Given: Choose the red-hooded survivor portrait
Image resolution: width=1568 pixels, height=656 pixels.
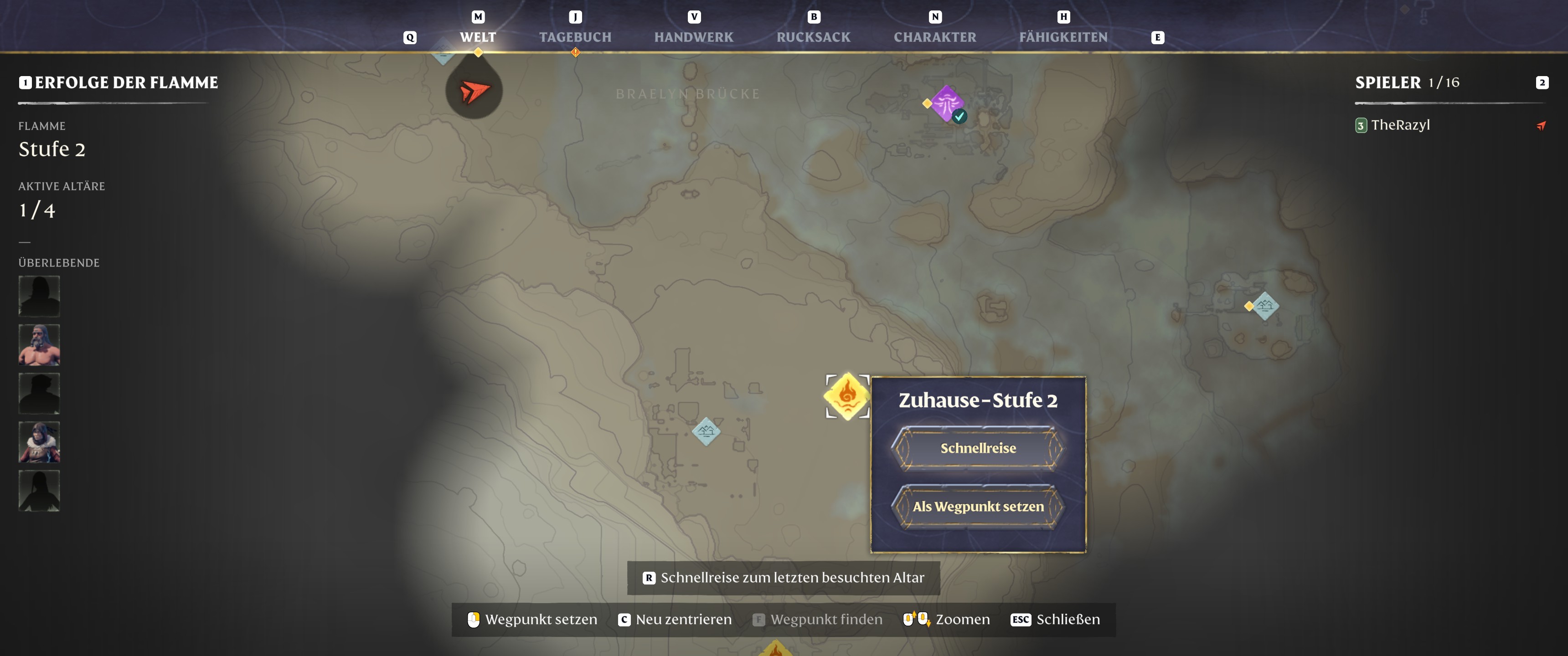Looking at the screenshot, I should tap(39, 442).
